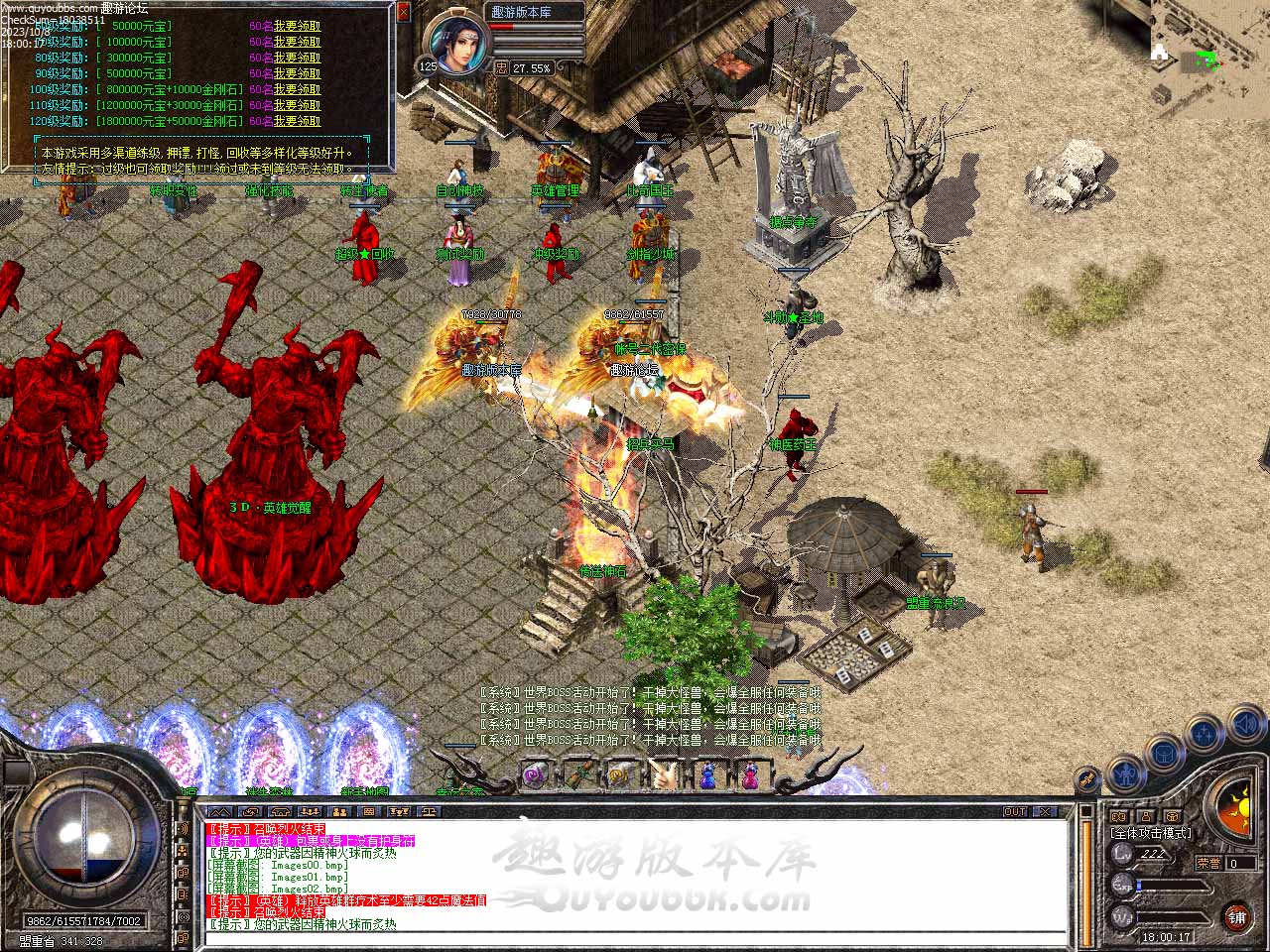Click the hero portrait avatar
1270x952 pixels.
coord(457,44)
